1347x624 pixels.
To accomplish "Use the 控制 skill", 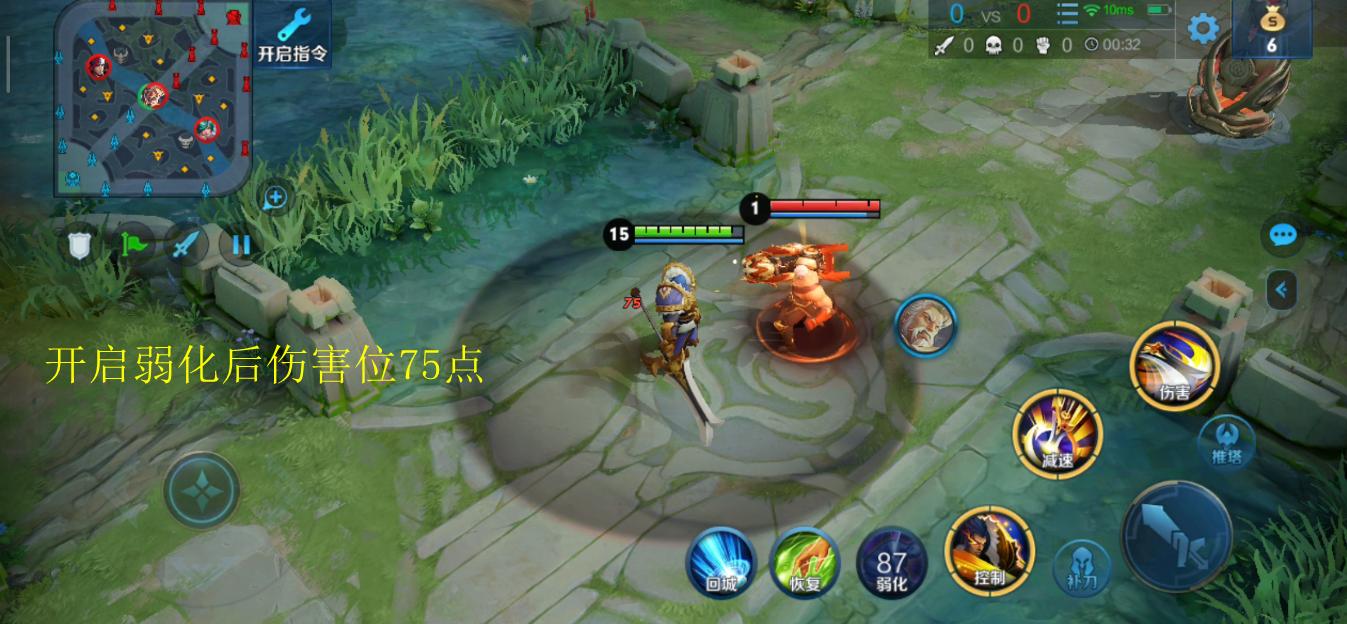I will click(x=988, y=551).
